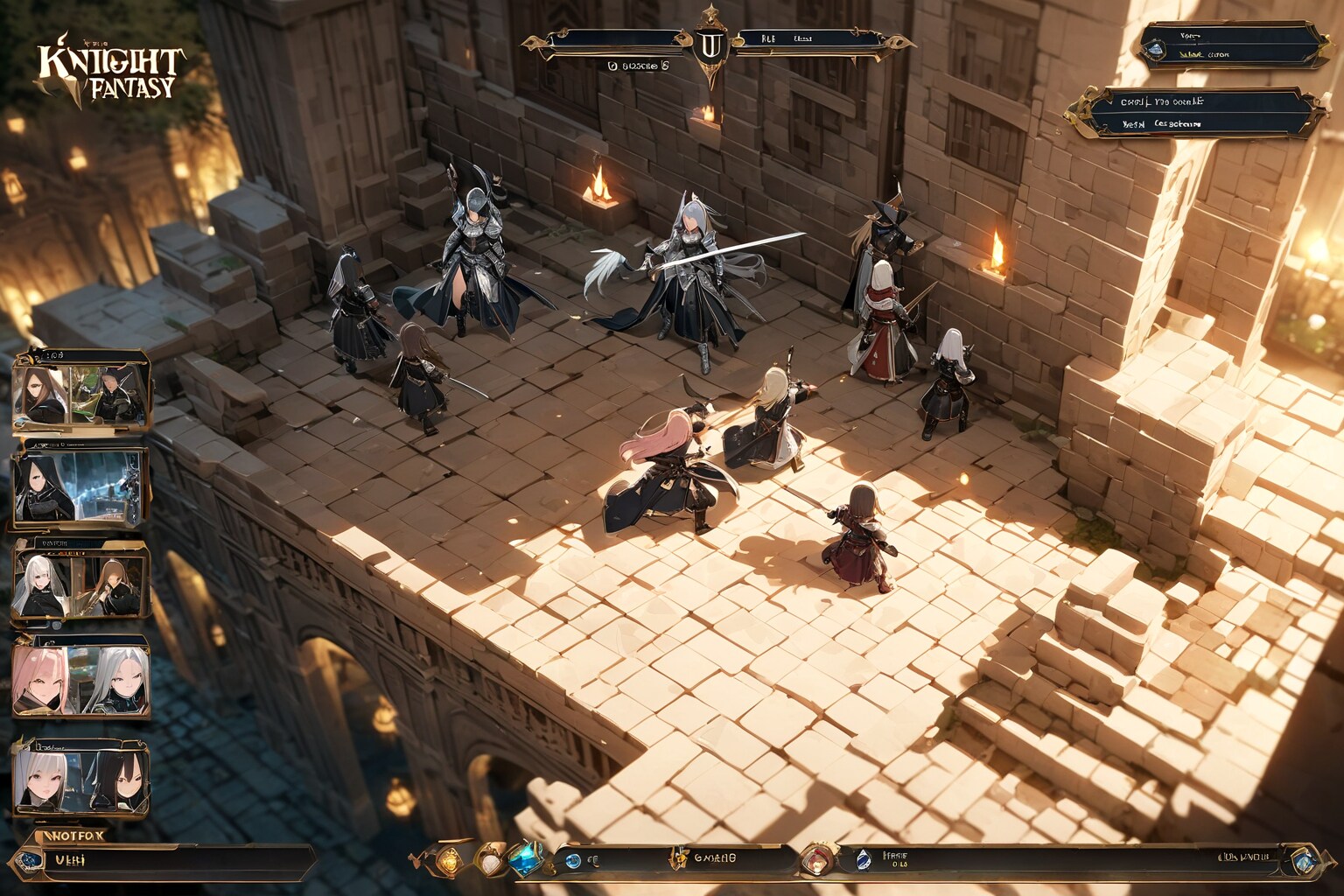Open the blue gem button at bottom-right corner
This screenshot has width=1344, height=896.
point(1304,862)
